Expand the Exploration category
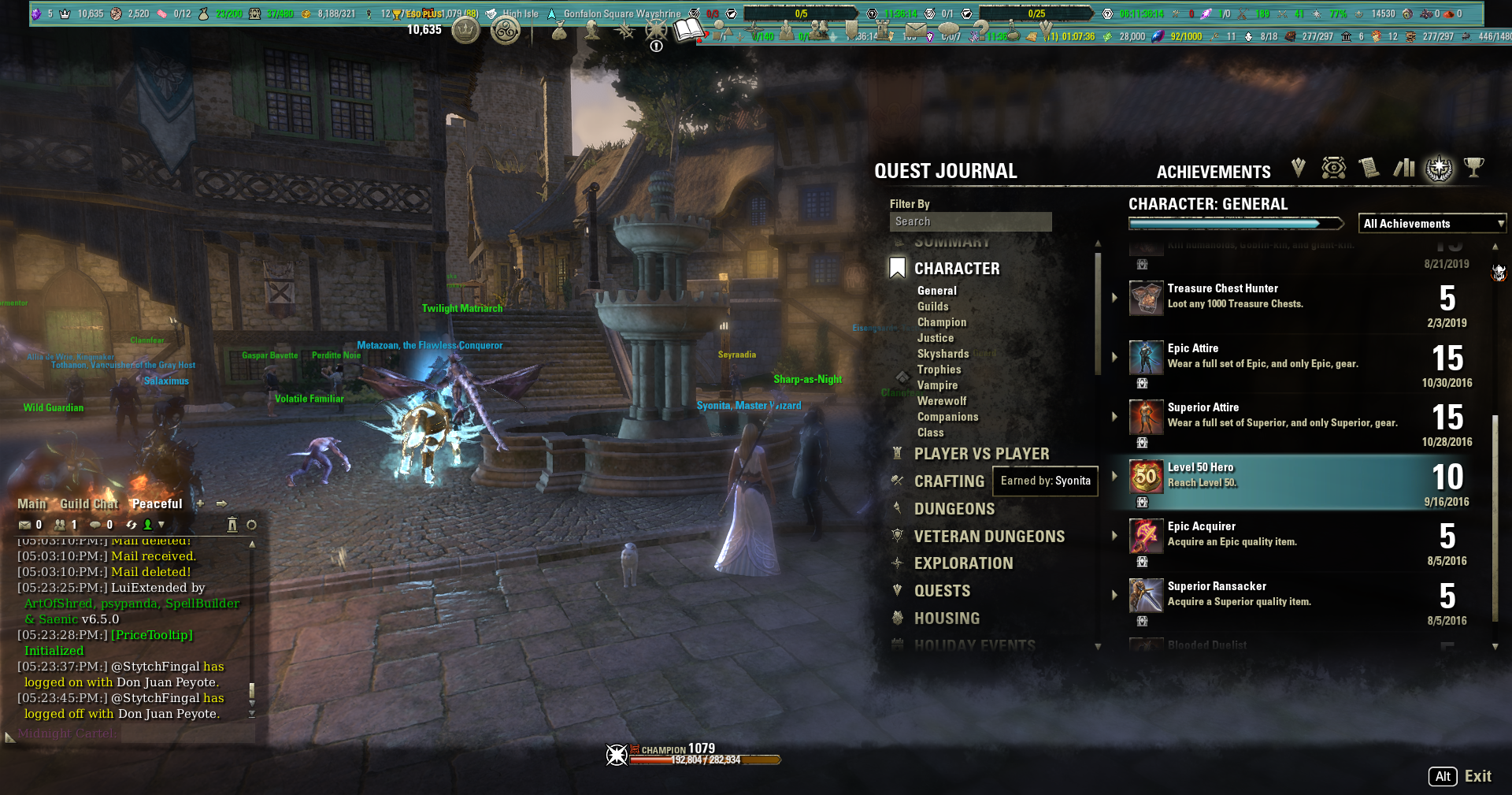 (963, 563)
